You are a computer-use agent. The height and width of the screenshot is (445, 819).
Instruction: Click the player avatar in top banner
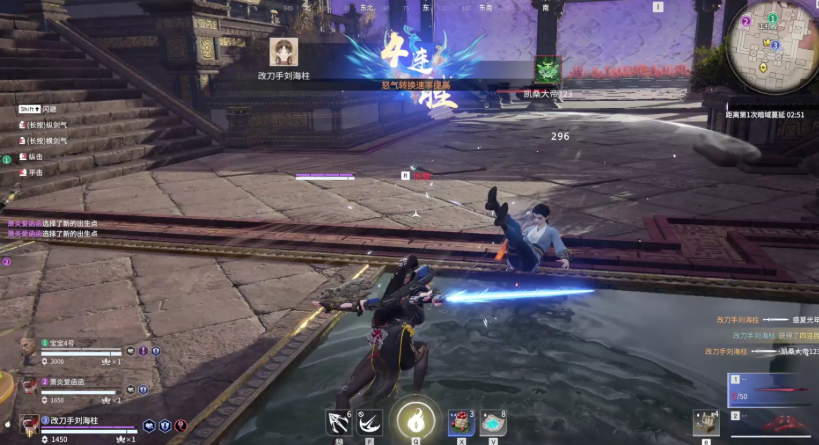[x=285, y=52]
